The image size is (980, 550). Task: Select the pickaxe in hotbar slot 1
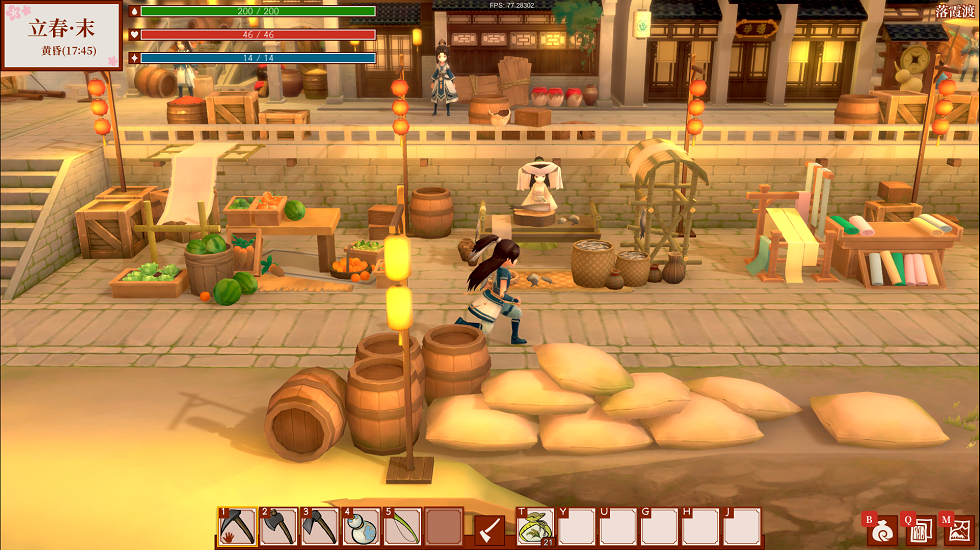point(238,527)
